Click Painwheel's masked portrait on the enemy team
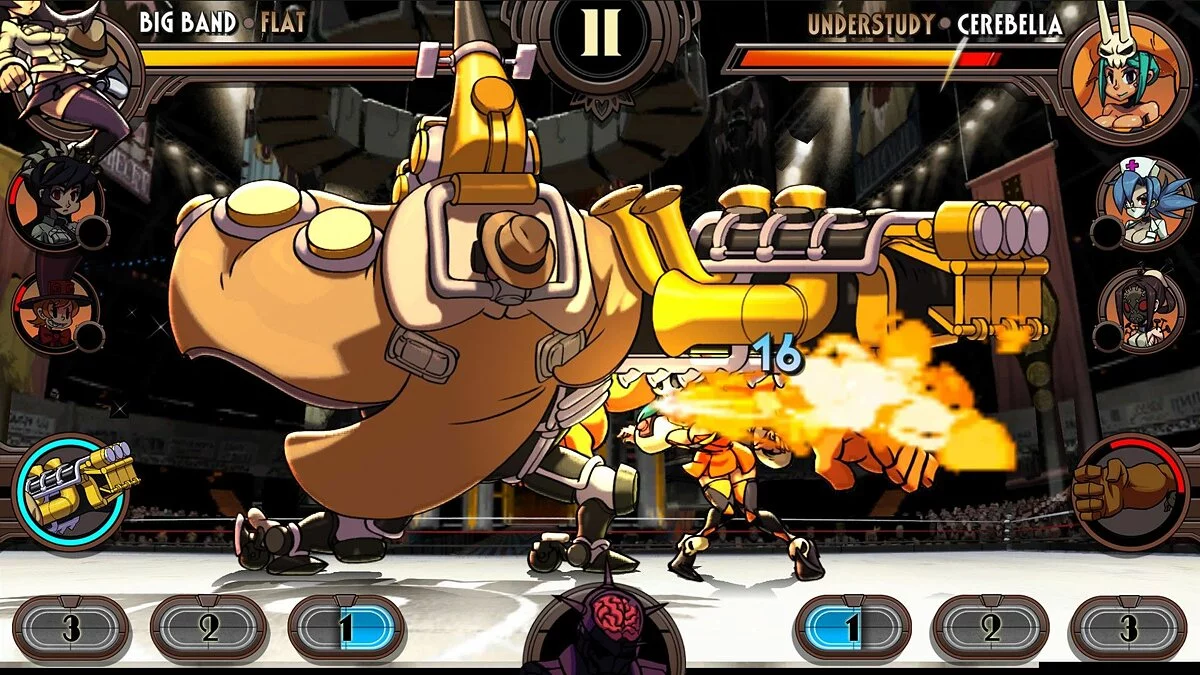 (x=1144, y=309)
